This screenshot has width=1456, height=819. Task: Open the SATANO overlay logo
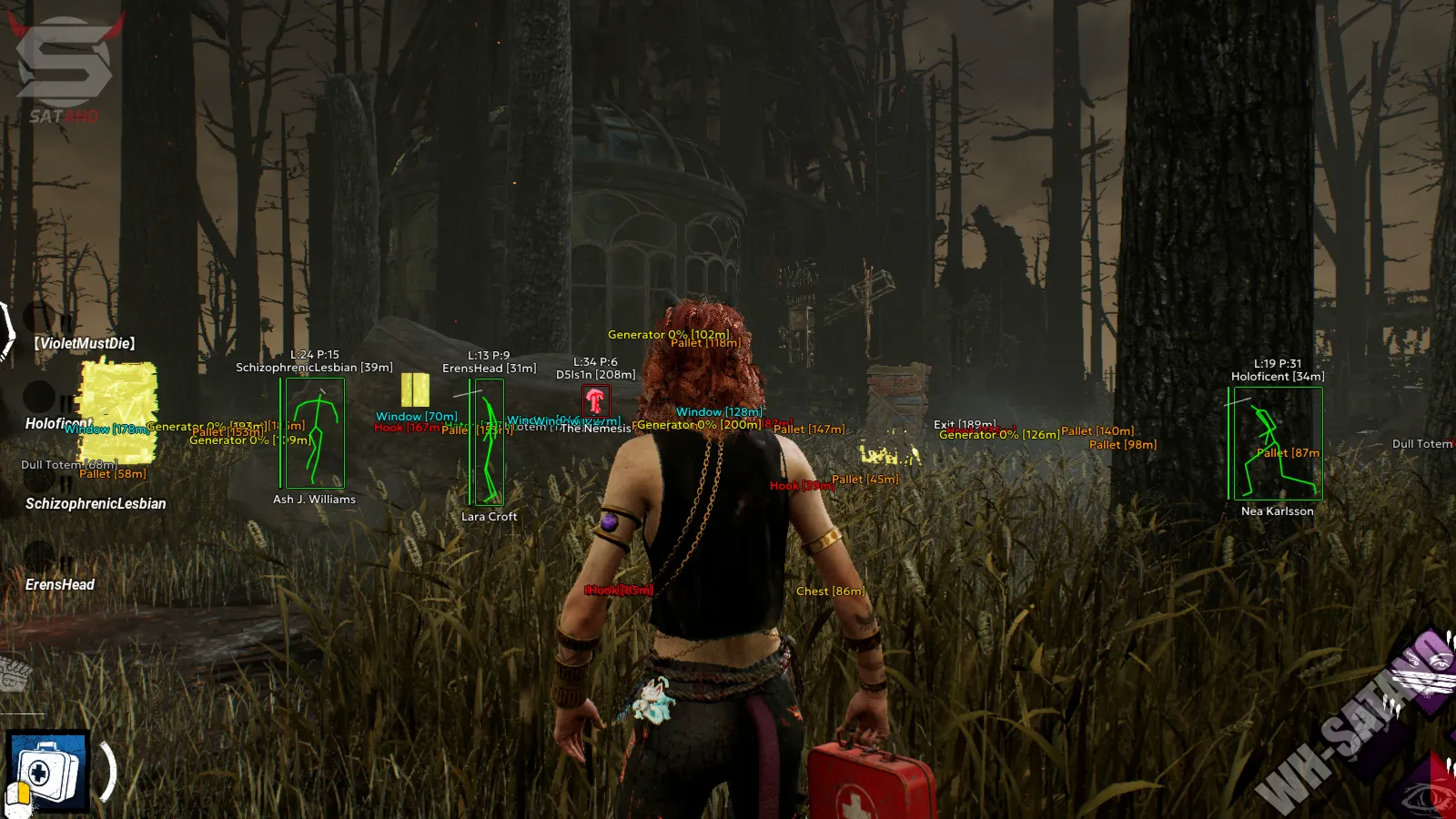click(64, 68)
